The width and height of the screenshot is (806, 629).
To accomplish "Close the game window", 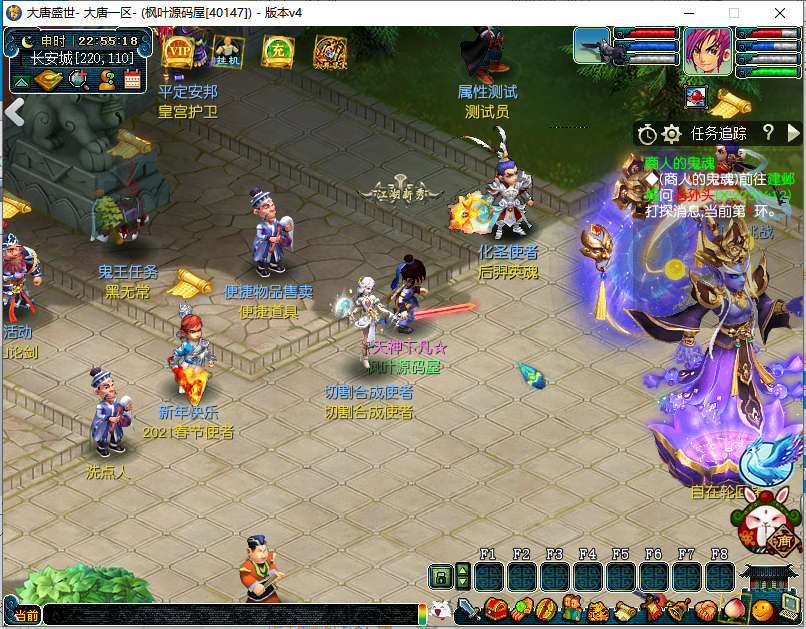I will click(x=779, y=13).
